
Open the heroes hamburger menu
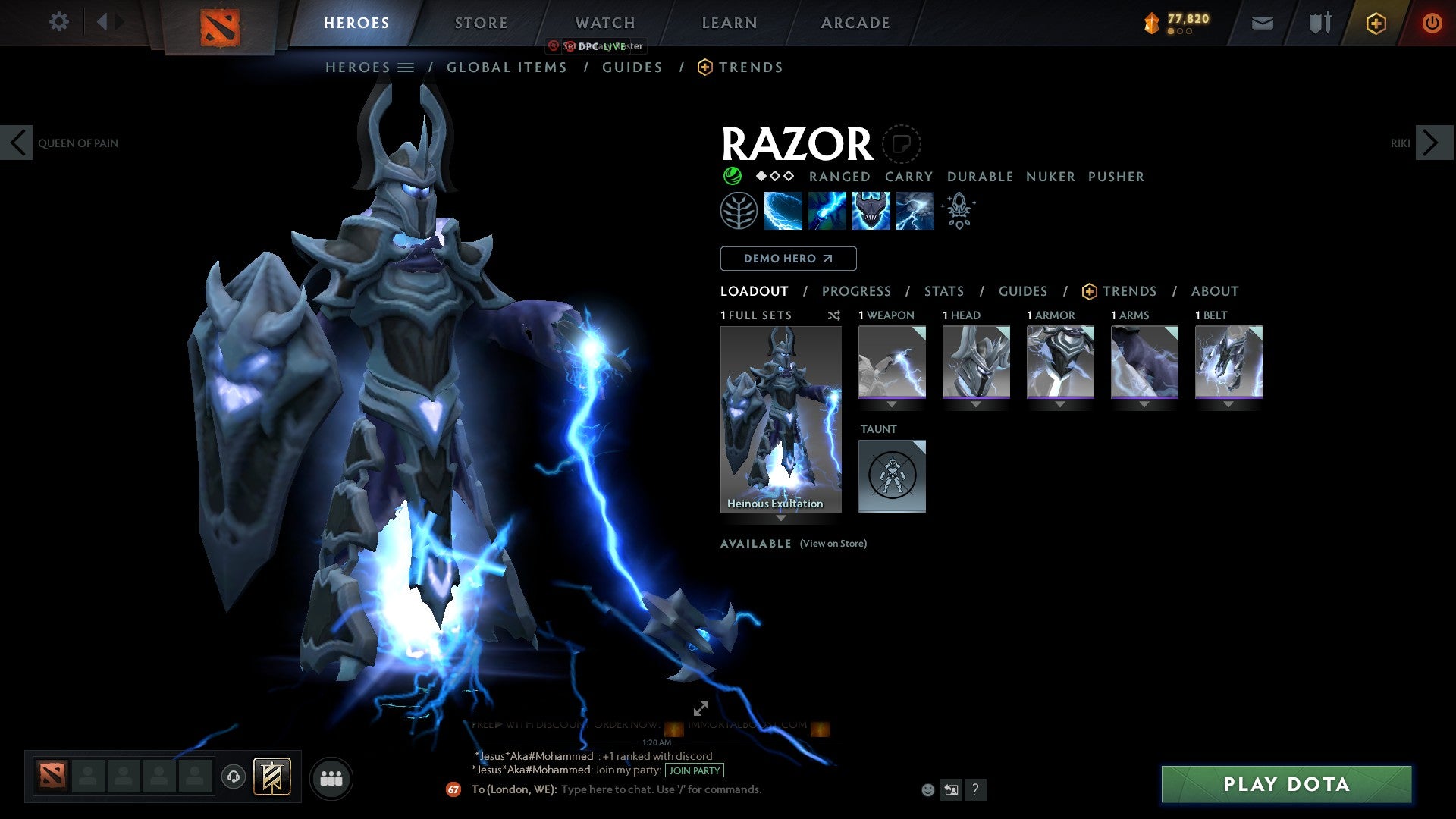coord(406,67)
